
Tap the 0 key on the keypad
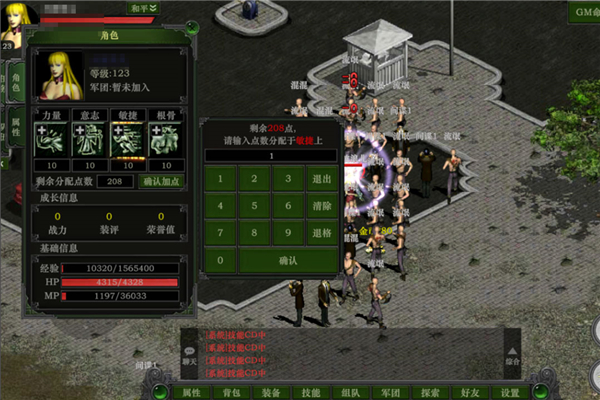click(220, 260)
